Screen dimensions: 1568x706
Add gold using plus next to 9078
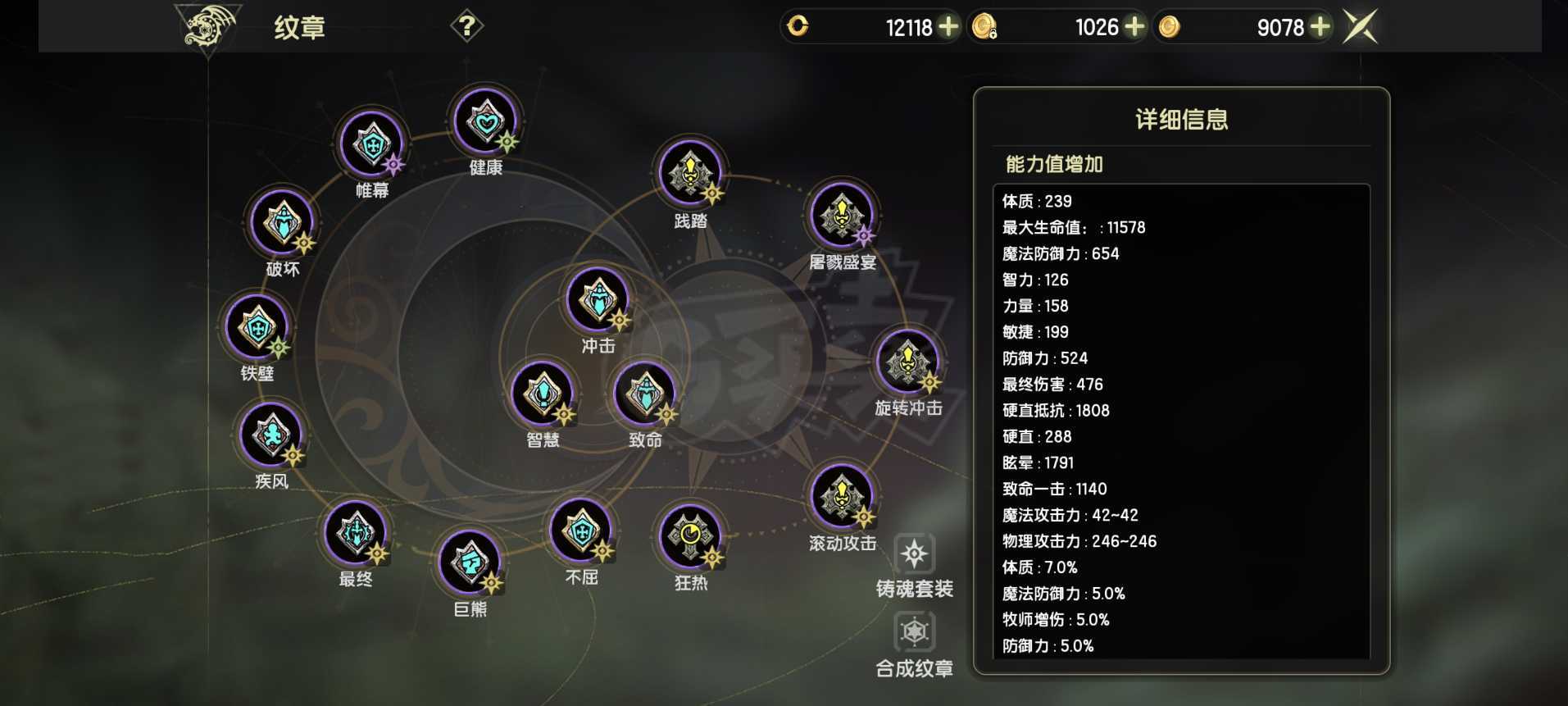point(1321,27)
